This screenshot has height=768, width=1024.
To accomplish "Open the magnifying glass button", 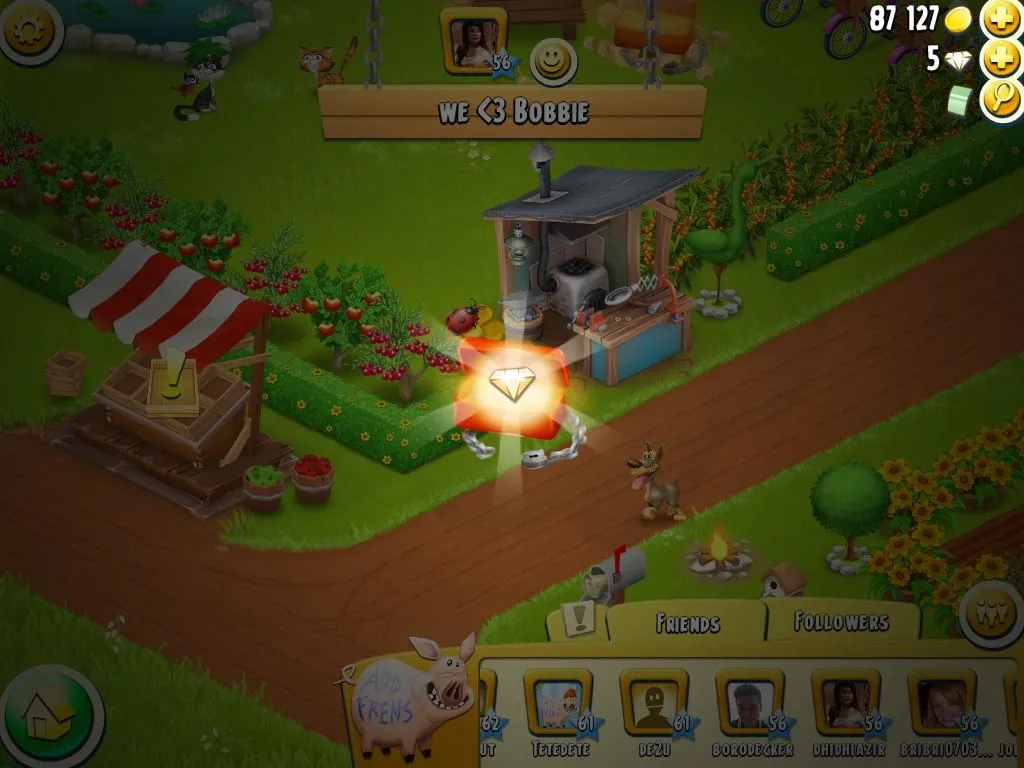I will click(1000, 100).
